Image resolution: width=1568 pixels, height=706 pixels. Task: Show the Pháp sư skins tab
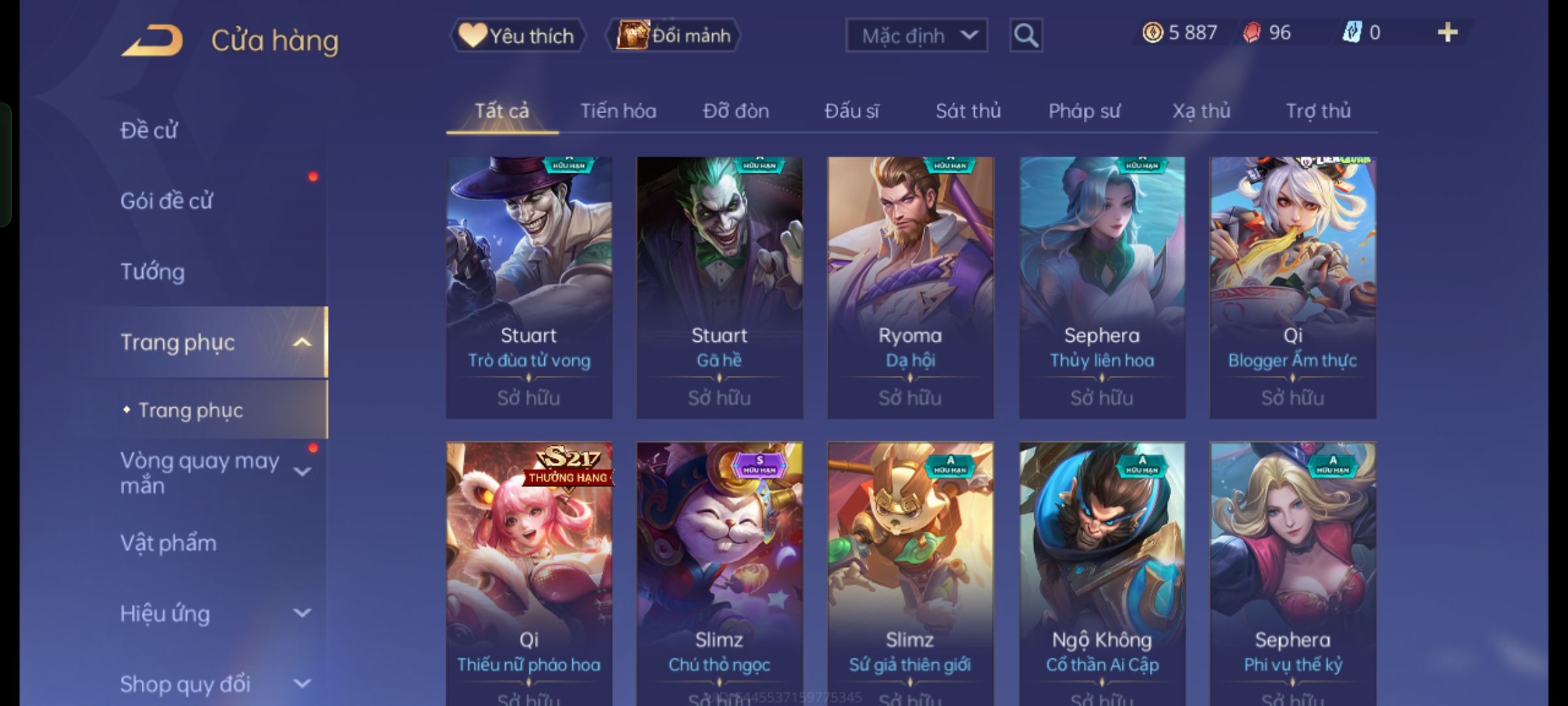pyautogui.click(x=1084, y=111)
